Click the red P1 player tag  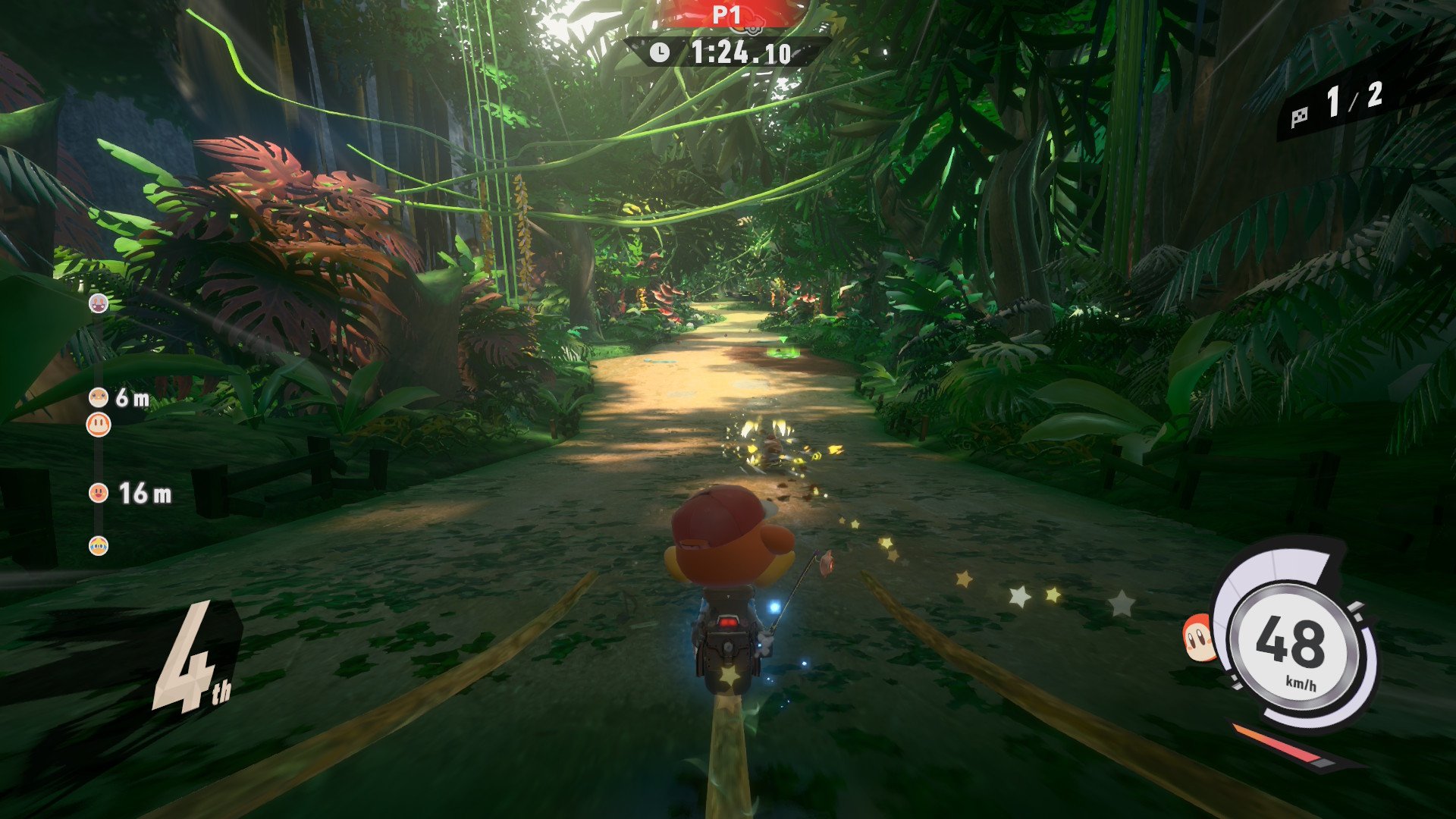tap(726, 14)
